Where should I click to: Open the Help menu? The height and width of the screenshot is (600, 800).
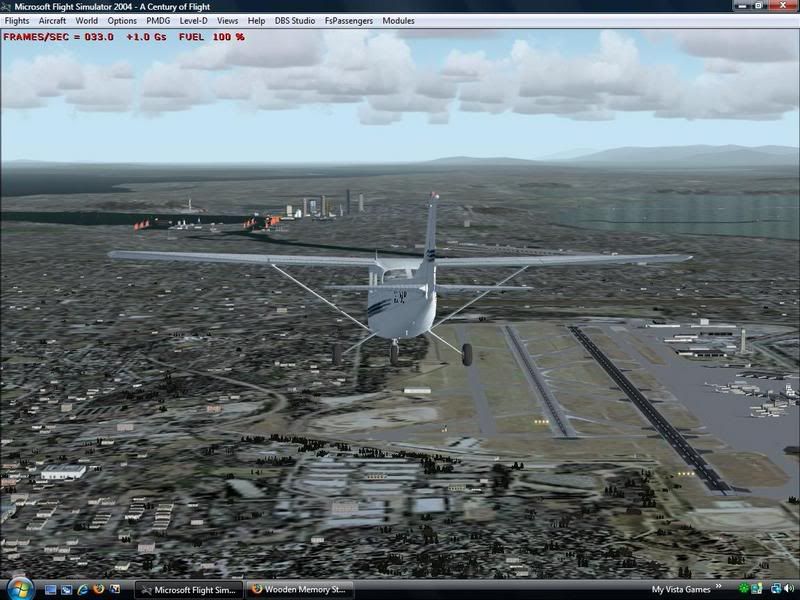point(257,20)
